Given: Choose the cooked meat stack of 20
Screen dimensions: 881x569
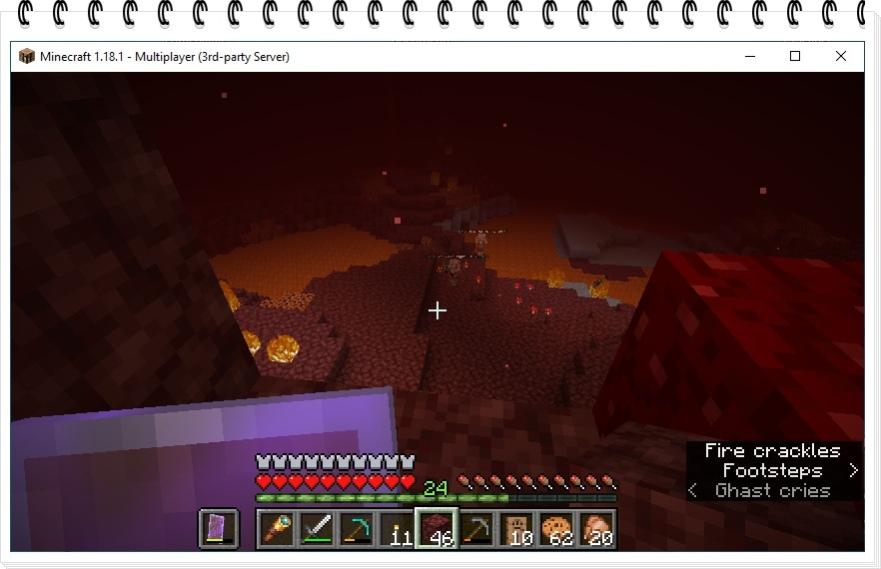Looking at the screenshot, I should 597,528.
